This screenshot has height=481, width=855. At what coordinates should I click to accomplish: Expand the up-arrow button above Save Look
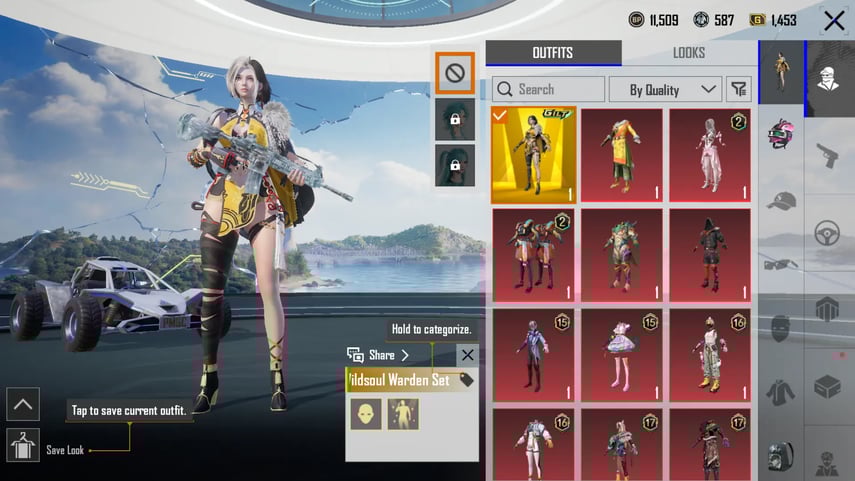(x=23, y=404)
